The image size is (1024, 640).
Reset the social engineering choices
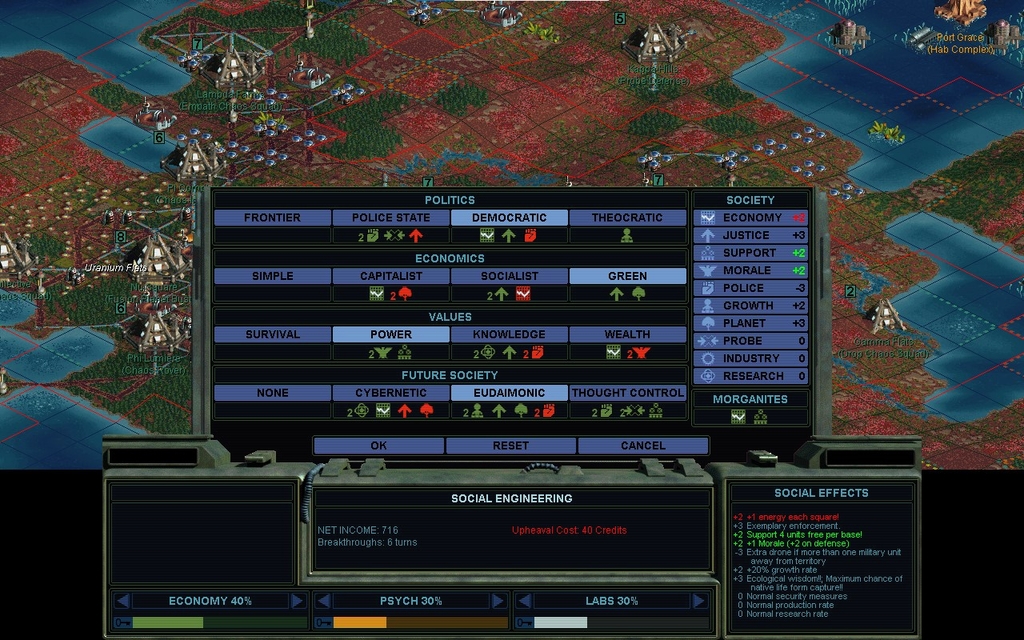pyautogui.click(x=511, y=445)
